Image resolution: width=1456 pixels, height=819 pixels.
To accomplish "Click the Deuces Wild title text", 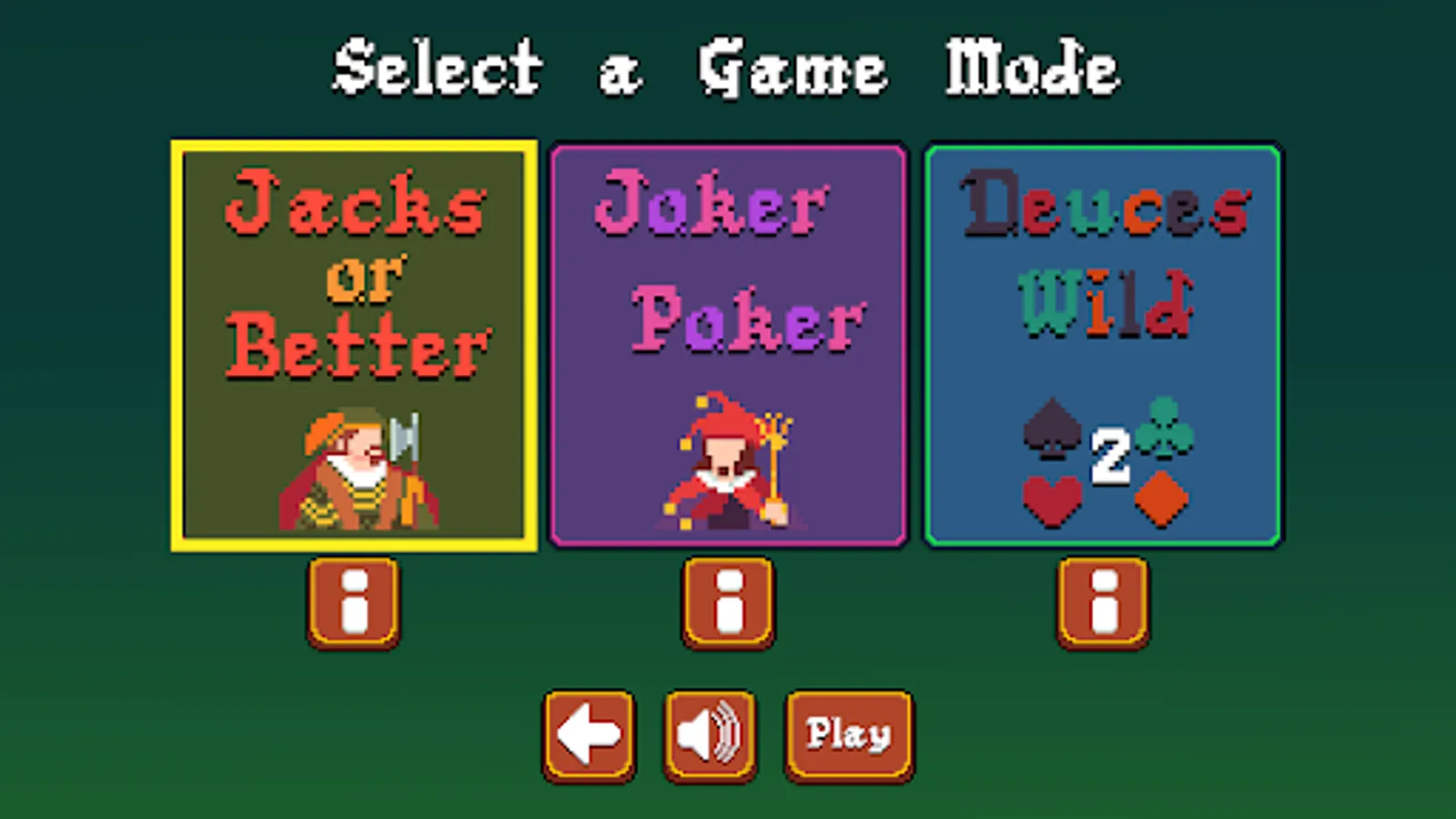I will (x=1101, y=250).
